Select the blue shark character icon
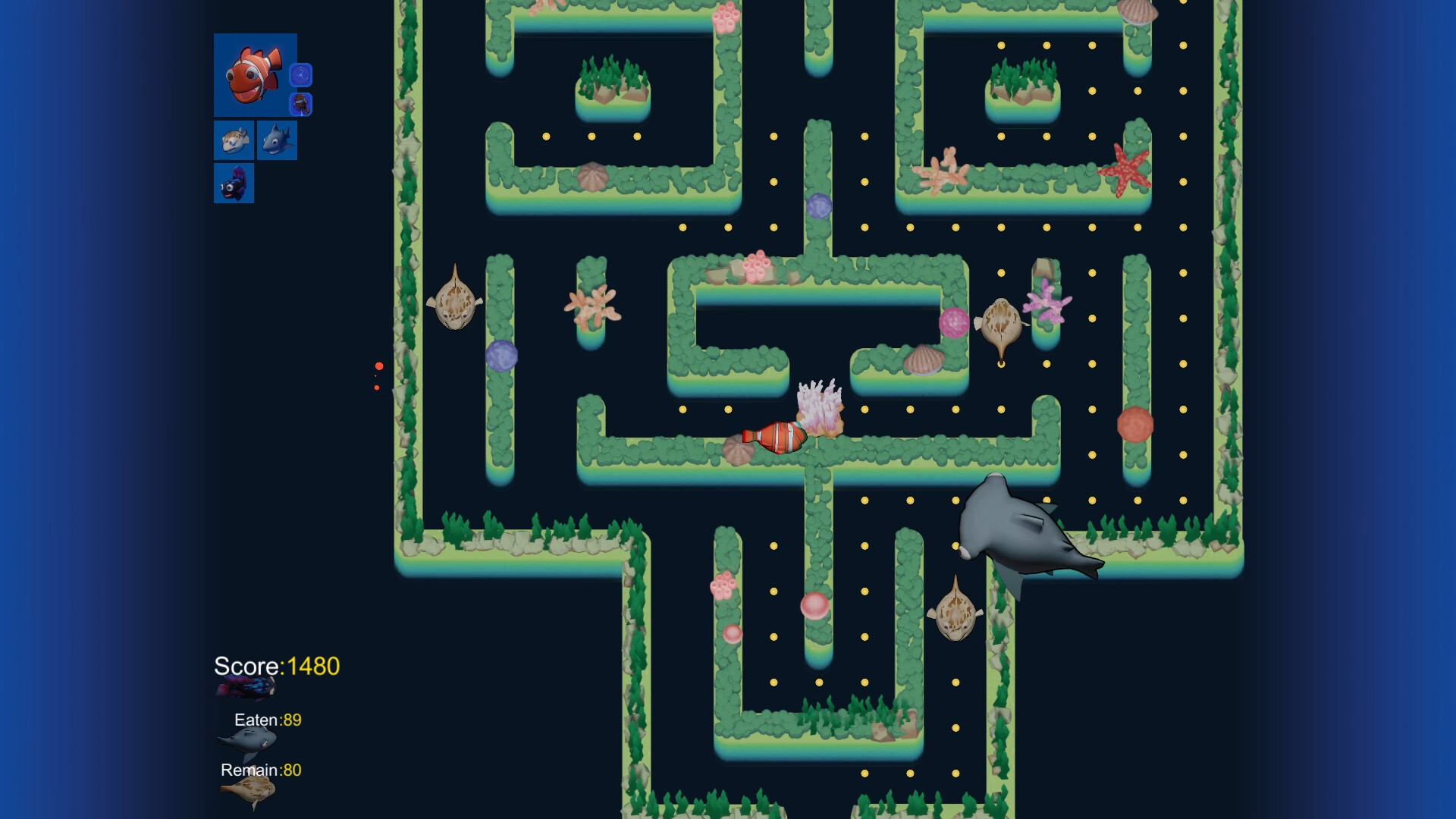Image resolution: width=1456 pixels, height=819 pixels. 278,140
